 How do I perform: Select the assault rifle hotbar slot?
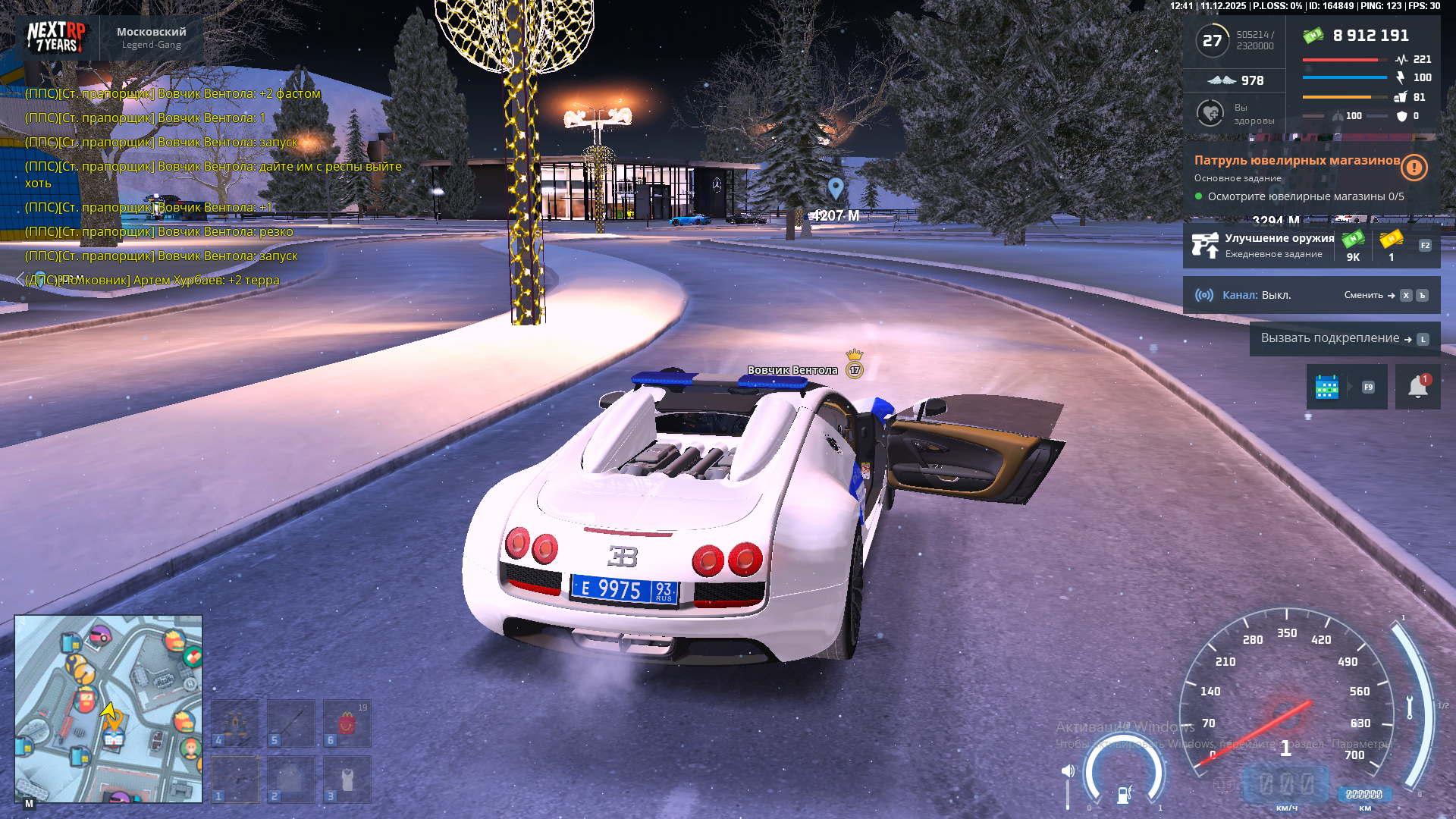[x=235, y=778]
